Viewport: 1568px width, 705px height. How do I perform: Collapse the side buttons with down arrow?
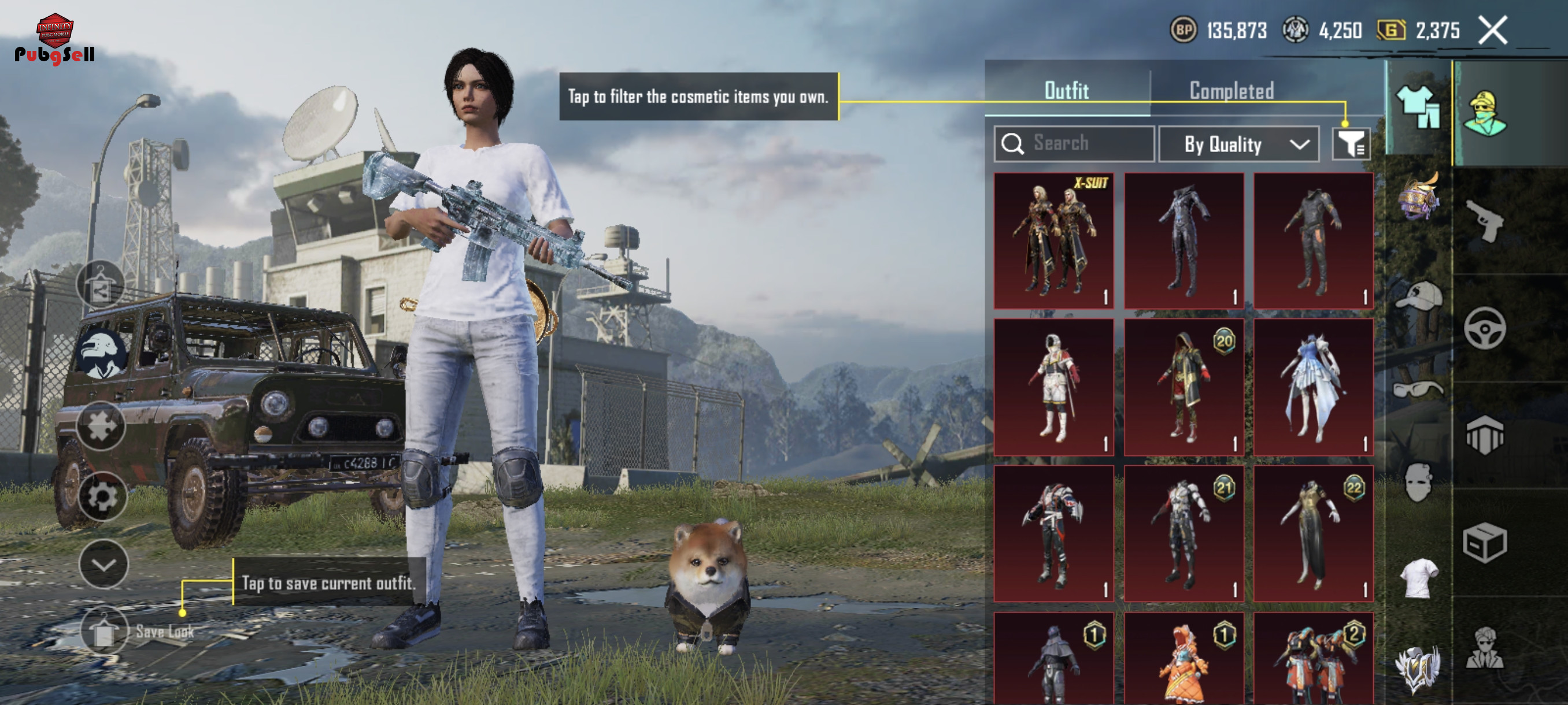pyautogui.click(x=103, y=565)
